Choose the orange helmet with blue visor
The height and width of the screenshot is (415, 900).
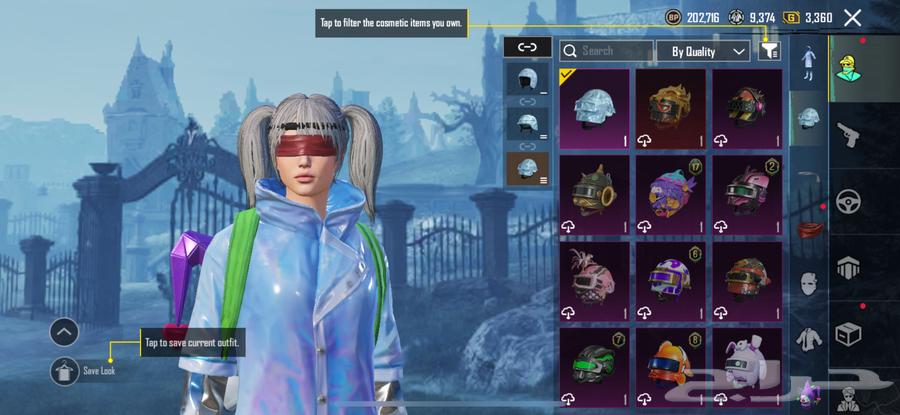(x=670, y=365)
